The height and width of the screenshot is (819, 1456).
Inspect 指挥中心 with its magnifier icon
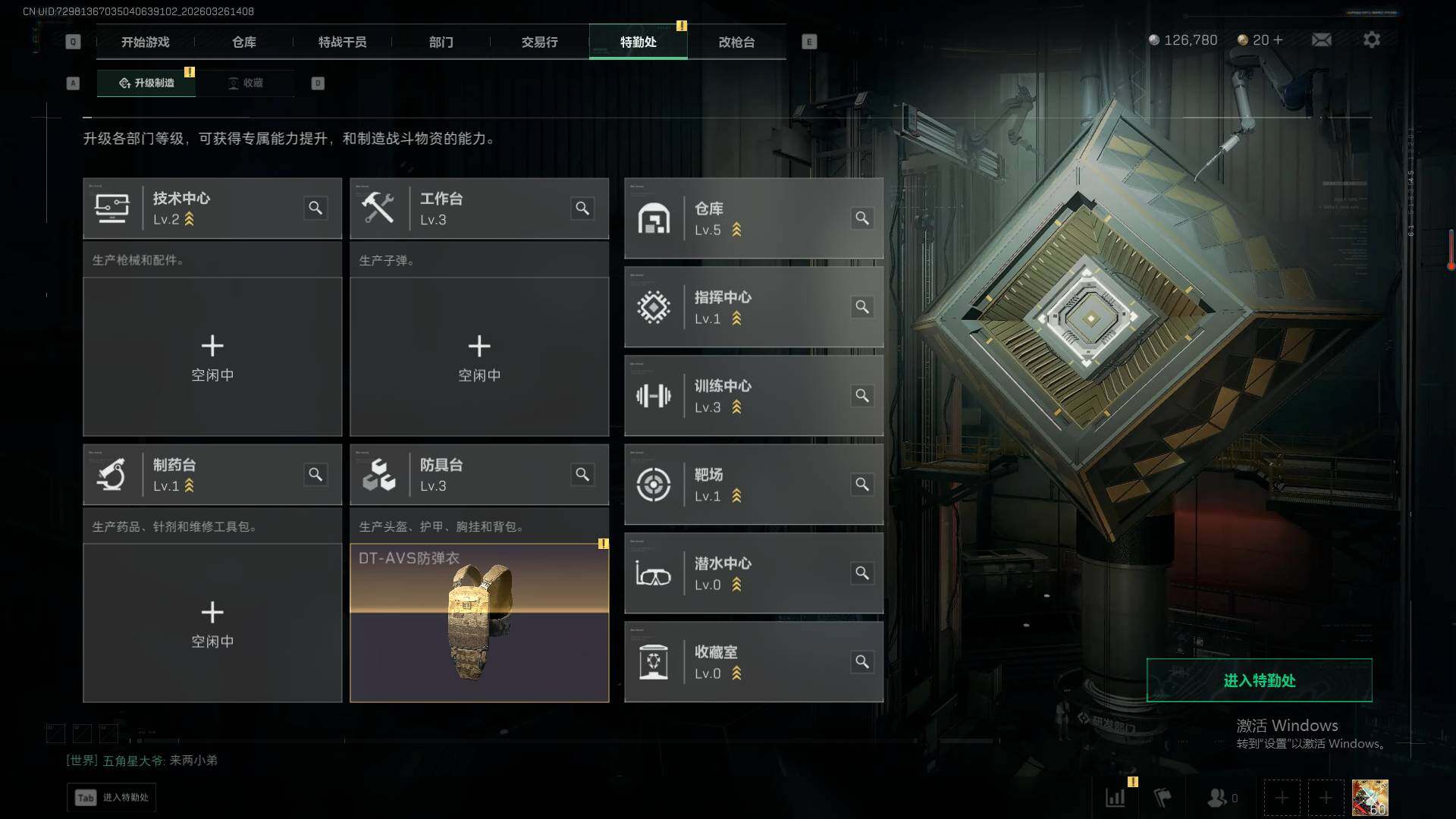(862, 306)
